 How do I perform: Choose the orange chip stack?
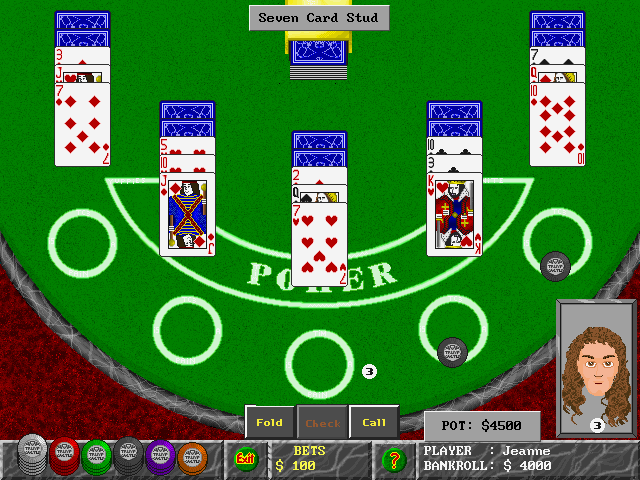coord(192,457)
